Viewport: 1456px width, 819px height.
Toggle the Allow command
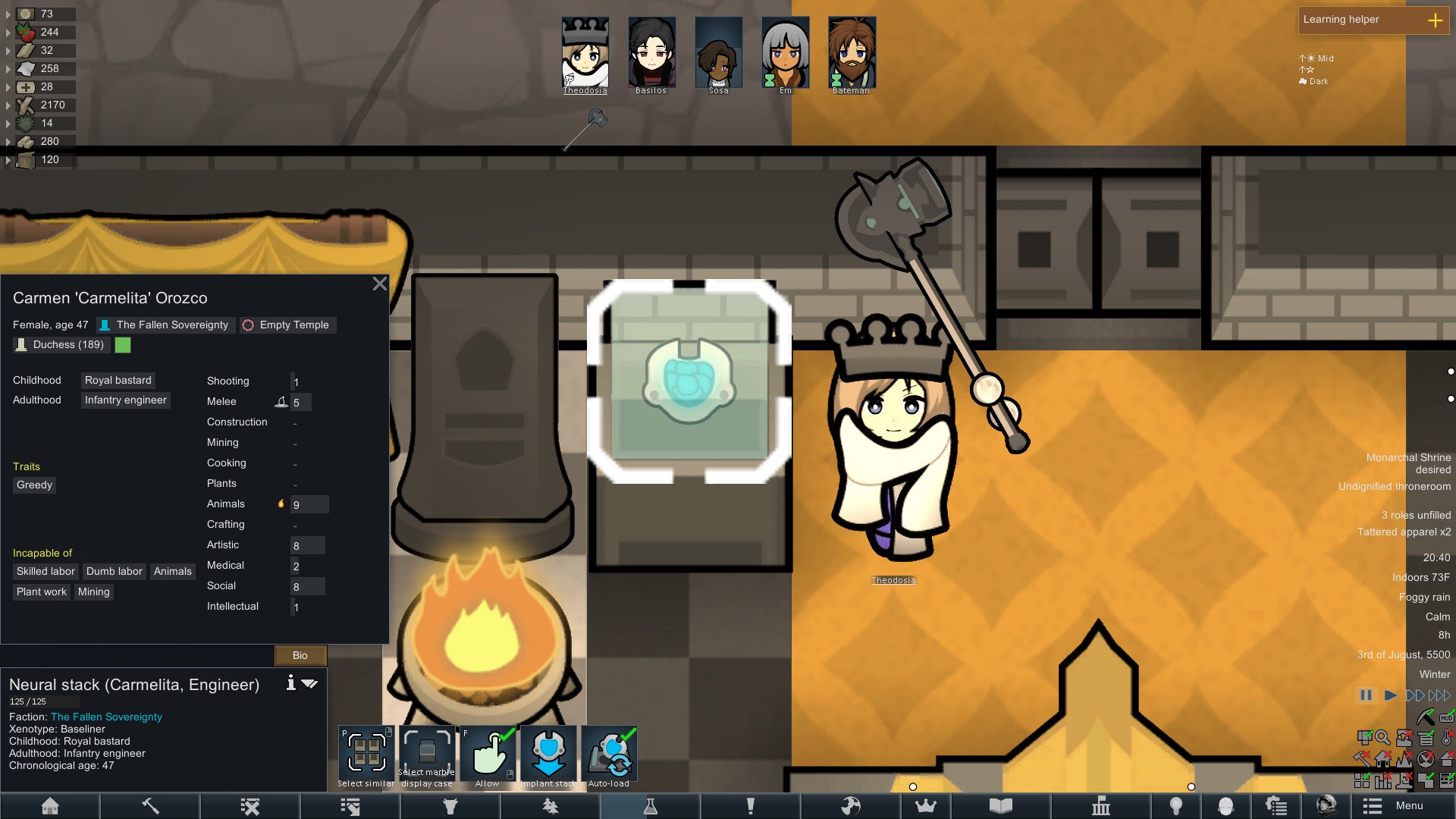click(x=489, y=753)
